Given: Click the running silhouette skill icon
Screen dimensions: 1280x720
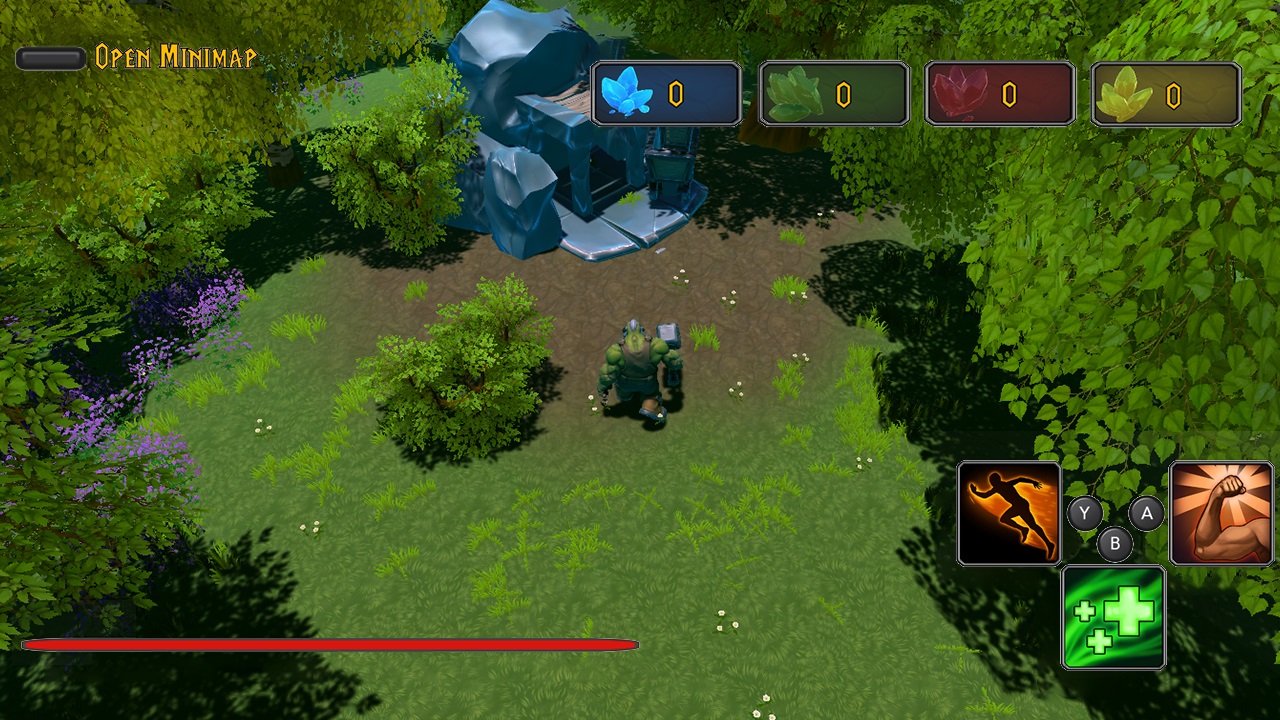Looking at the screenshot, I should [1008, 513].
